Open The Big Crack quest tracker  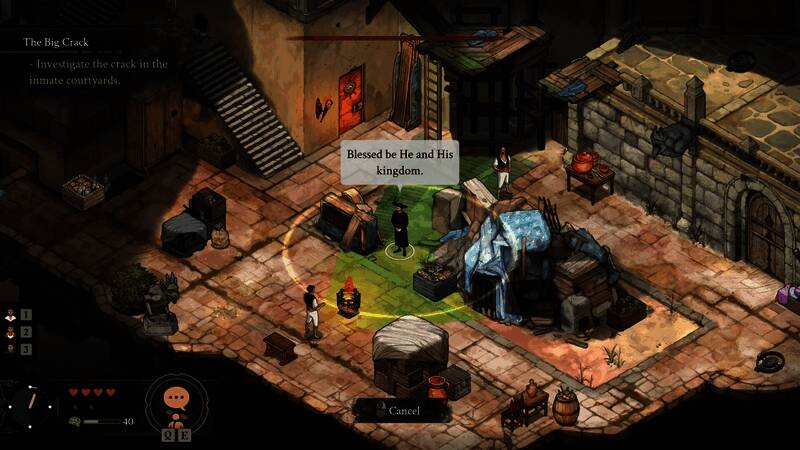point(58,42)
